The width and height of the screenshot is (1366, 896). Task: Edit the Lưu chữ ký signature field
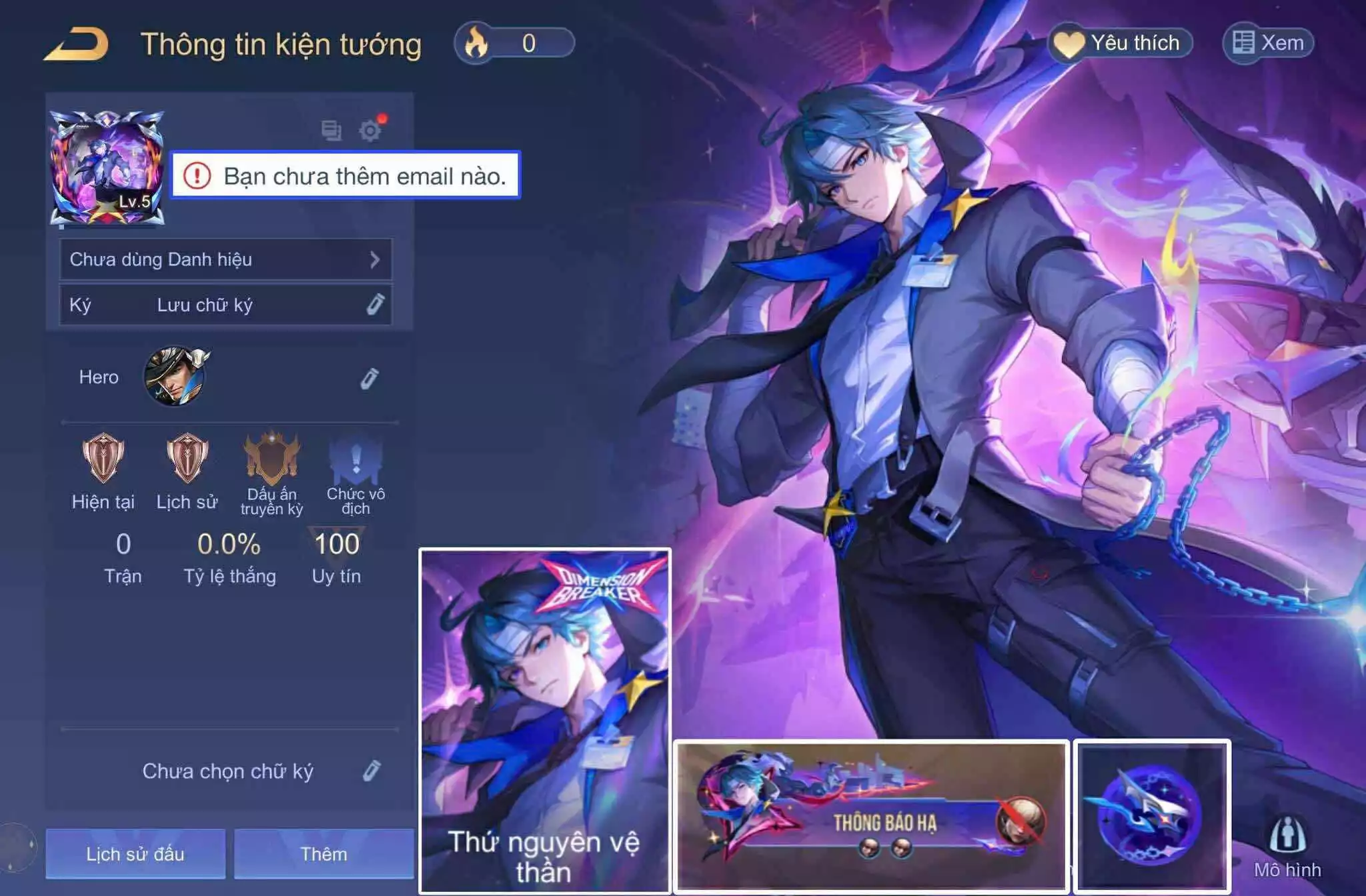click(x=375, y=305)
